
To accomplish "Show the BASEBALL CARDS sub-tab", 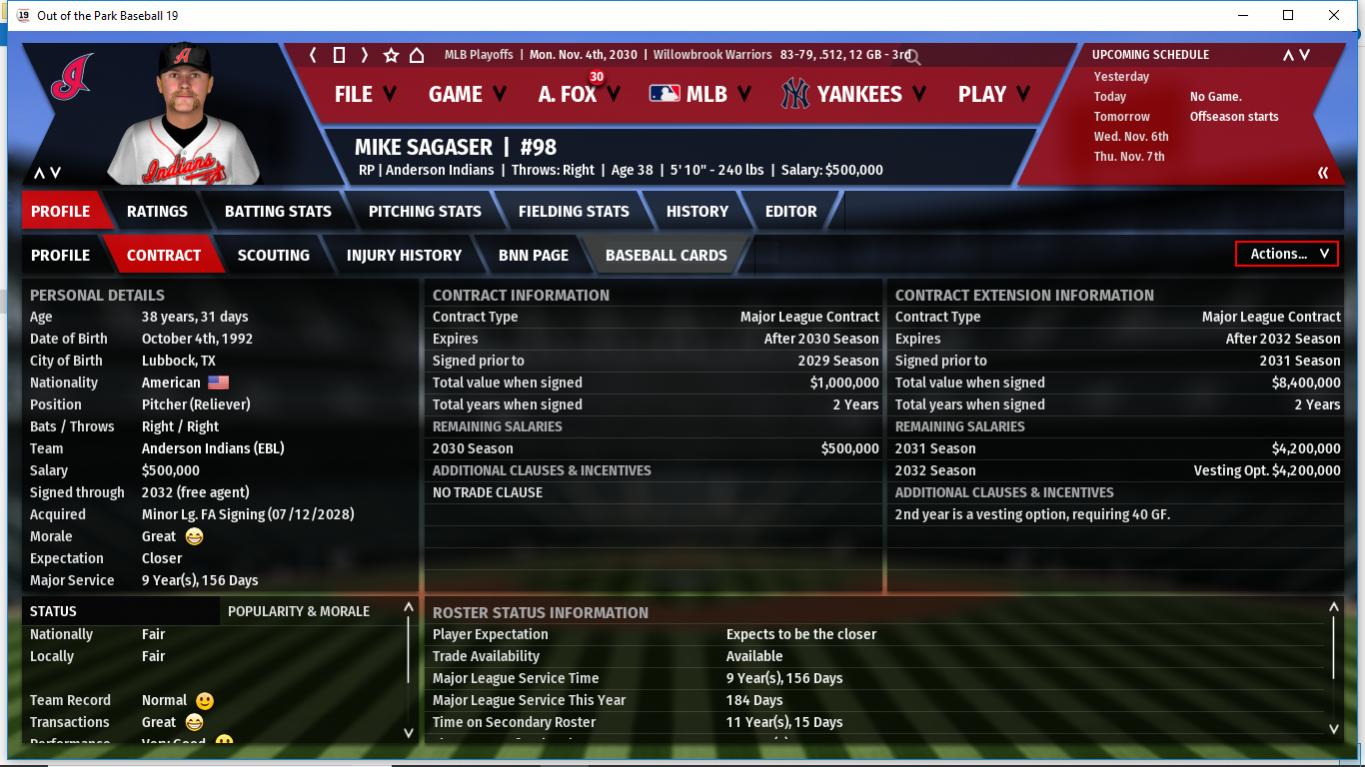I will (x=666, y=255).
